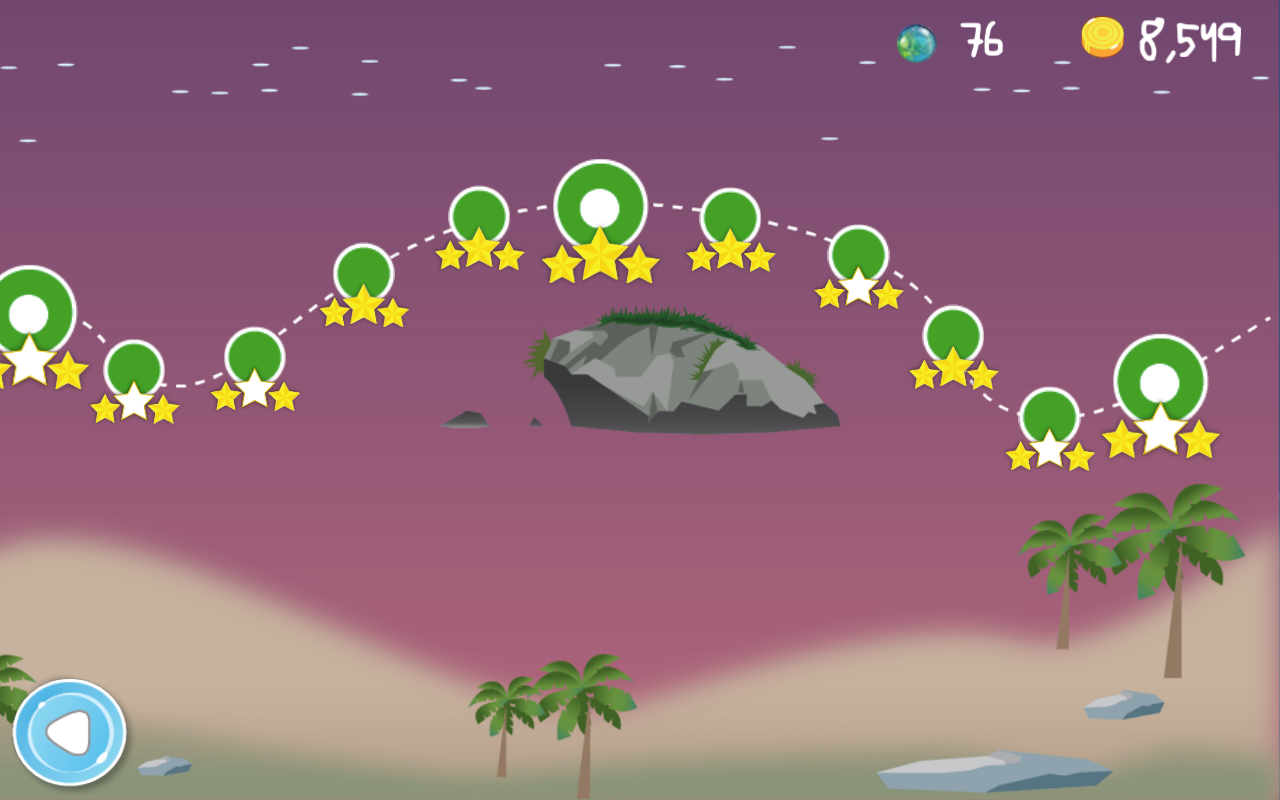Choose the large level node cut off at screen edge

point(30,312)
